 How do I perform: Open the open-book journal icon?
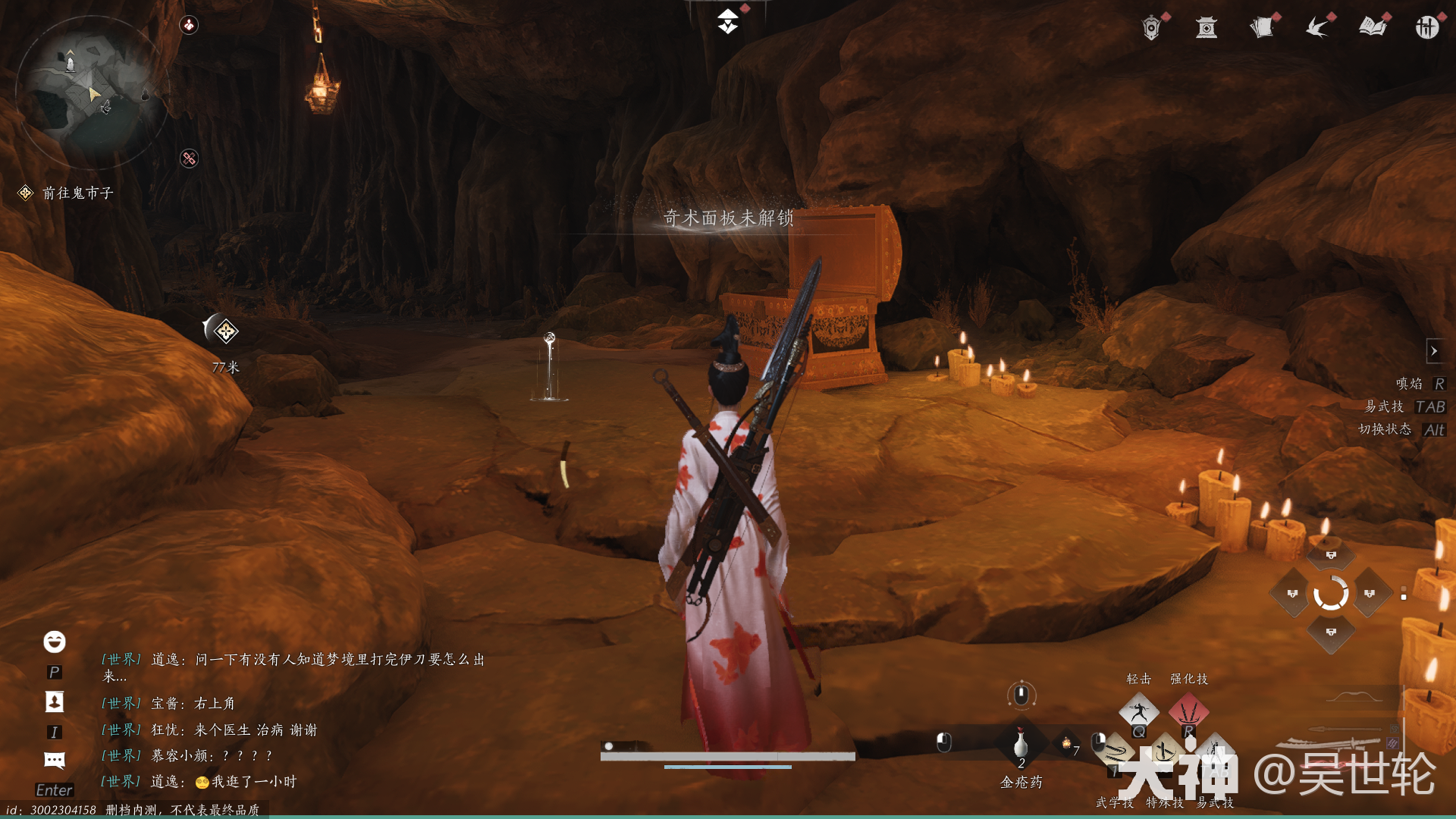pyautogui.click(x=1373, y=28)
